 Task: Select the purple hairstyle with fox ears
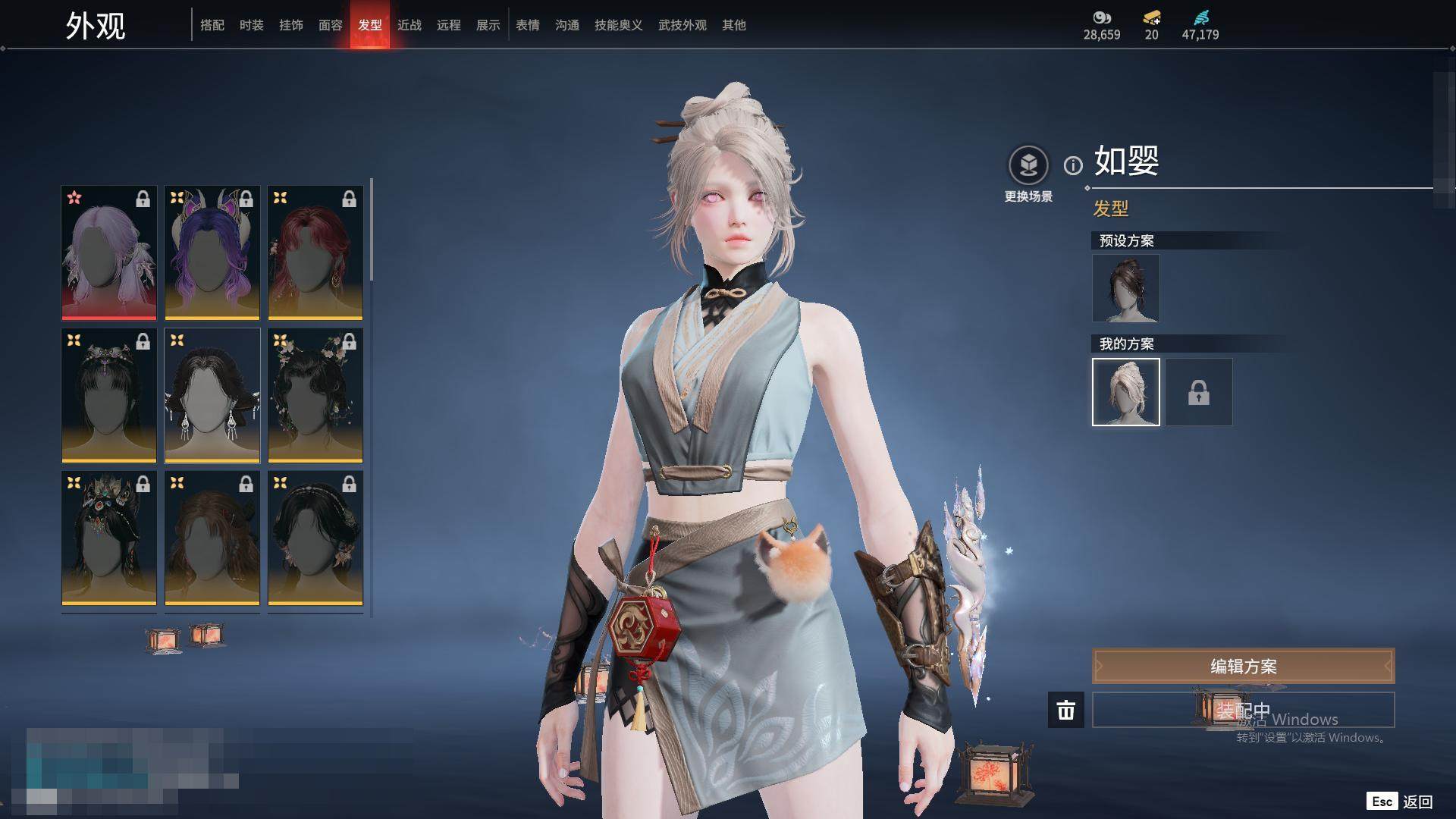pyautogui.click(x=212, y=253)
